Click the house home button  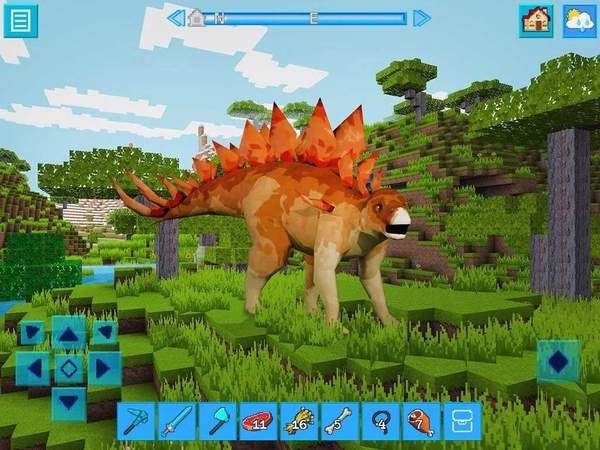536,21
